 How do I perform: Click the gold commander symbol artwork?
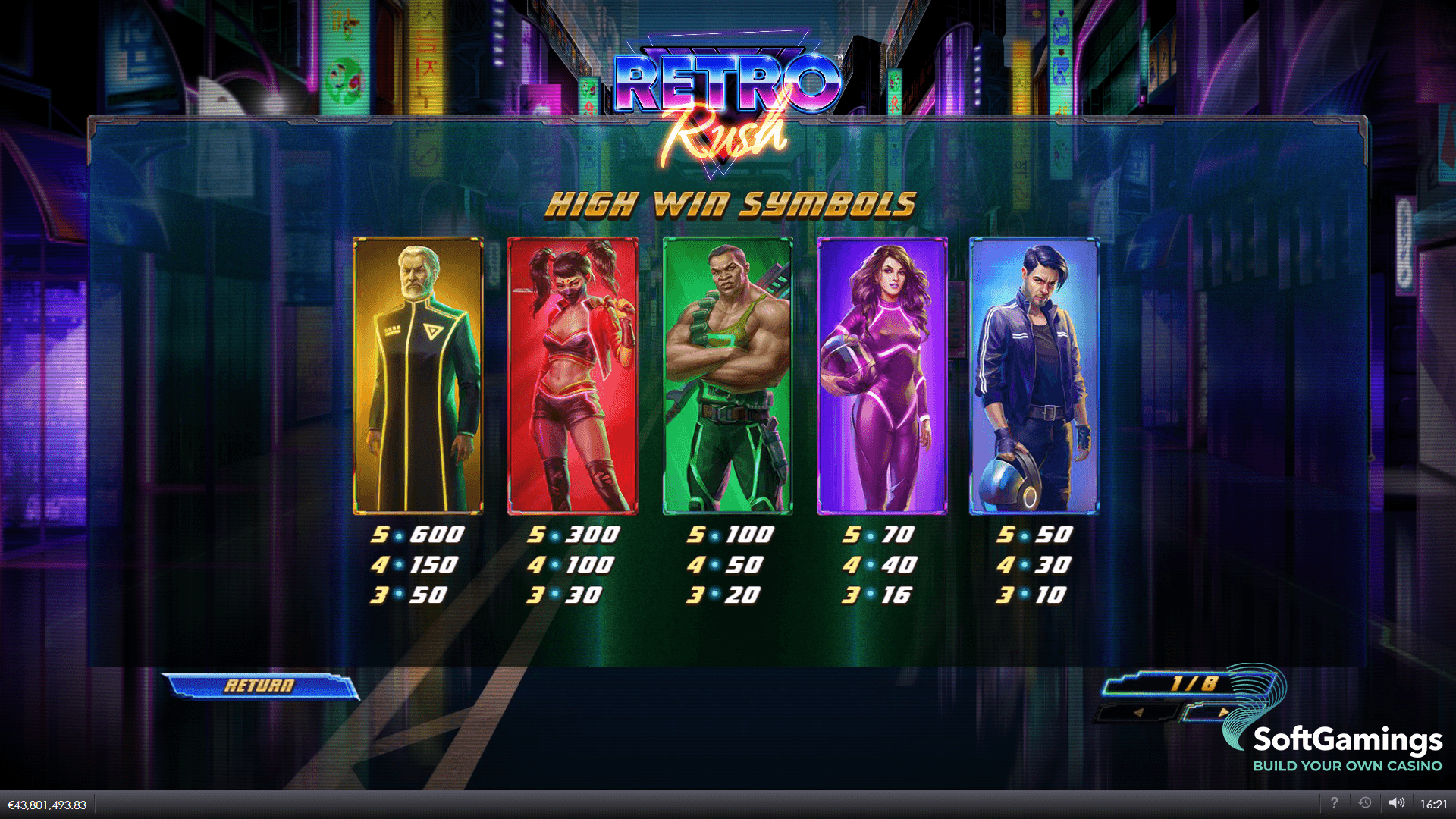point(418,375)
